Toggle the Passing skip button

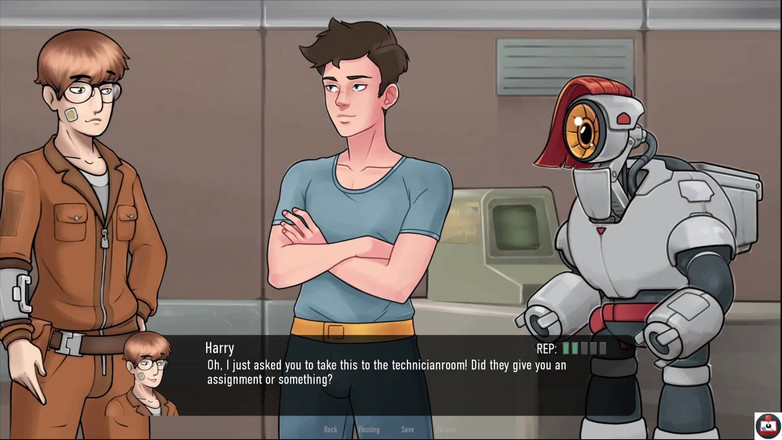point(368,430)
